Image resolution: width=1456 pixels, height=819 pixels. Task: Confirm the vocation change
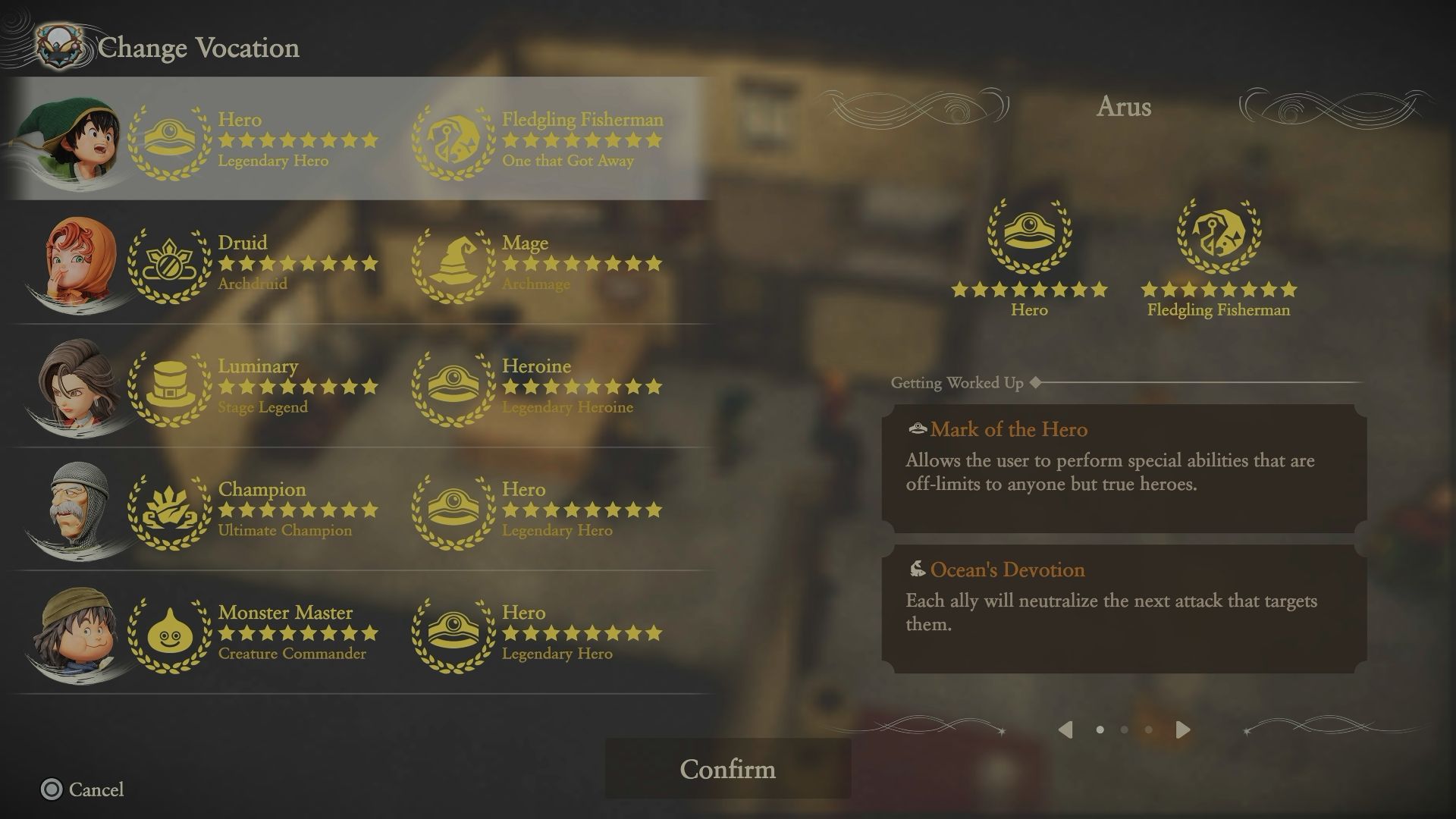727,769
